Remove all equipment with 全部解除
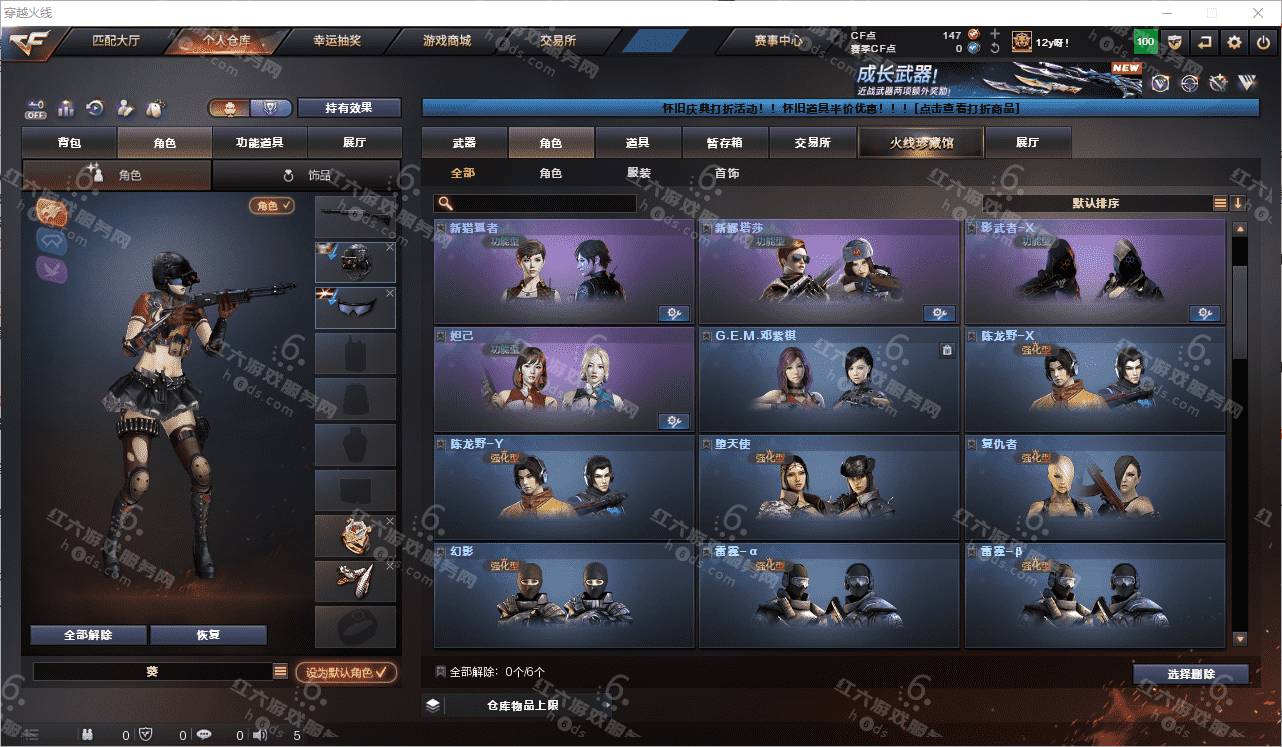The width and height of the screenshot is (1282, 747). pos(88,635)
